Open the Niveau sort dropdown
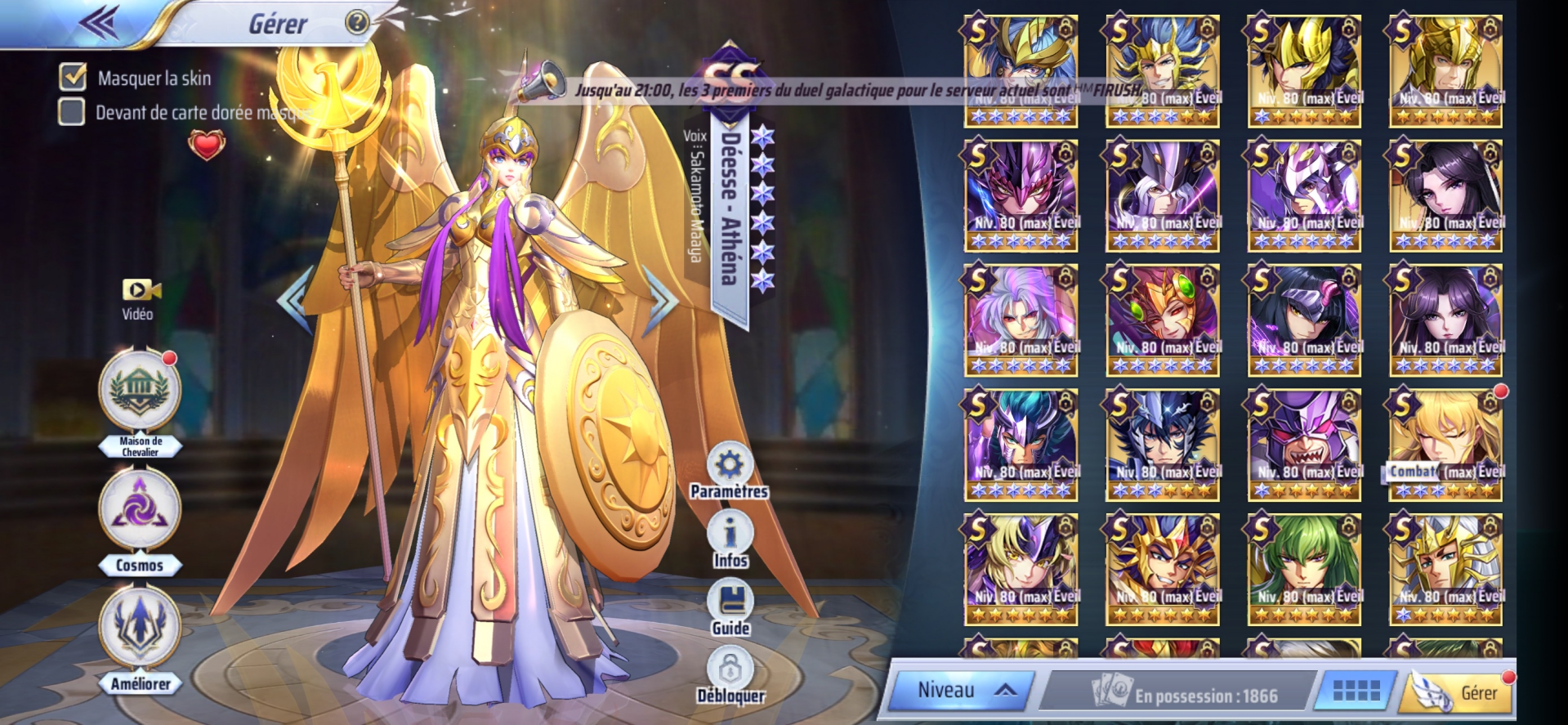1568x725 pixels. 962,691
